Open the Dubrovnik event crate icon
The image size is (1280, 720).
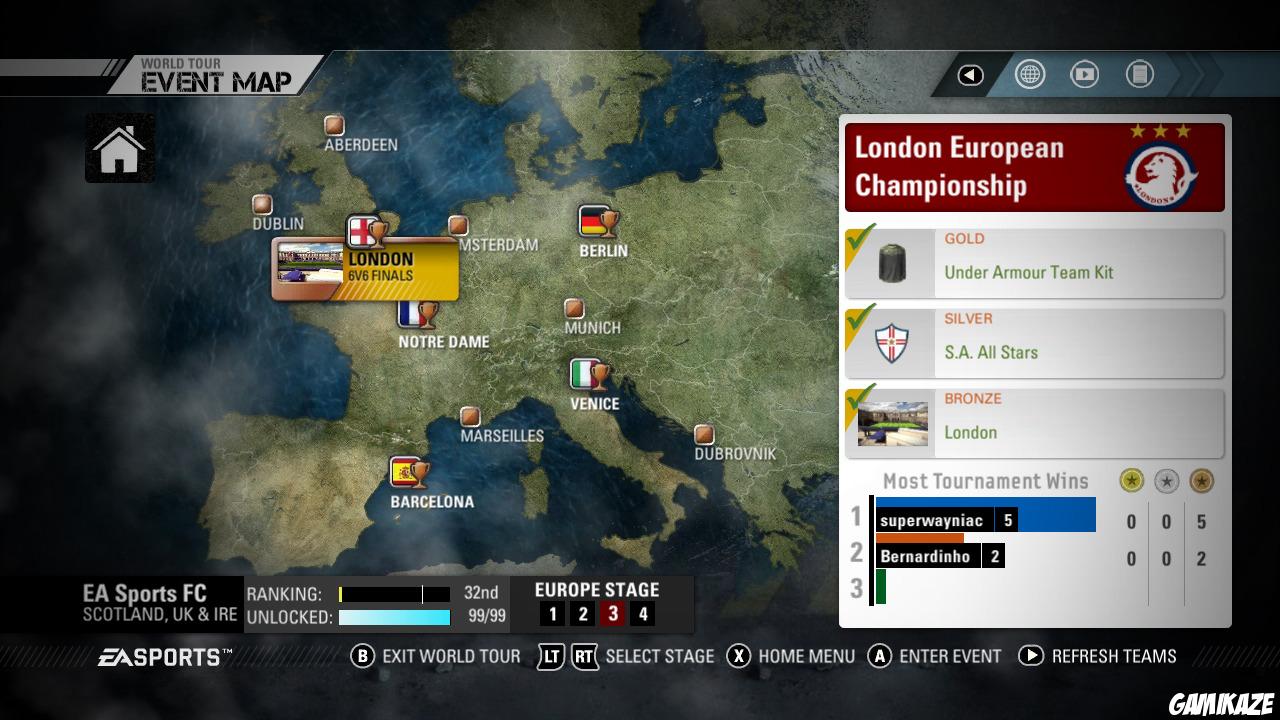704,434
